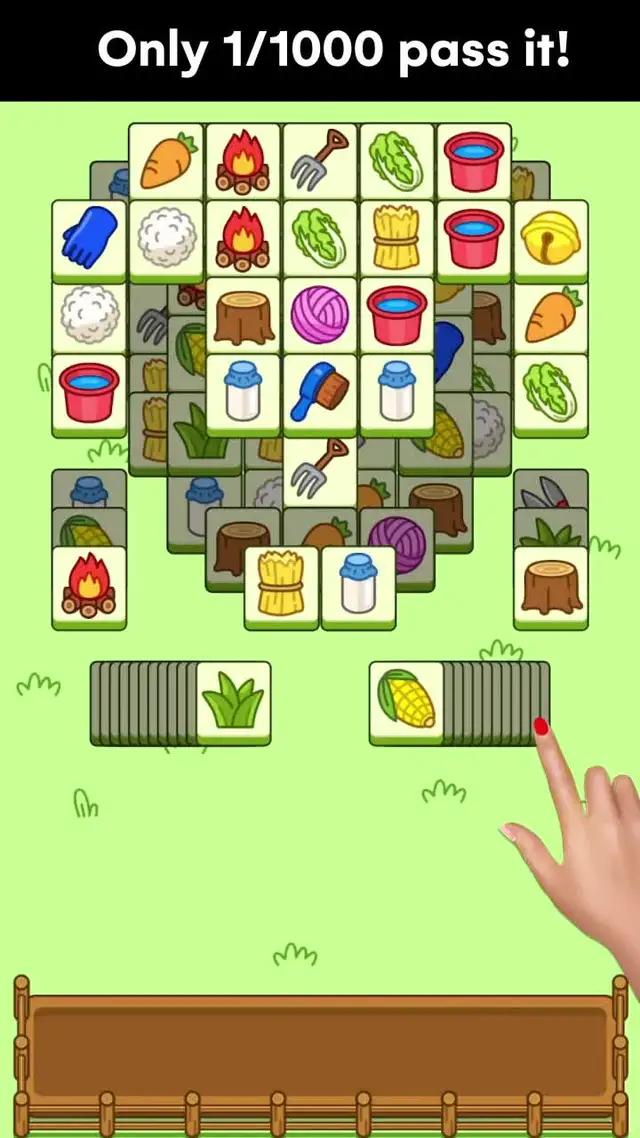Select the uncovered blue glove tile
The image size is (640, 1138).
click(x=89, y=237)
